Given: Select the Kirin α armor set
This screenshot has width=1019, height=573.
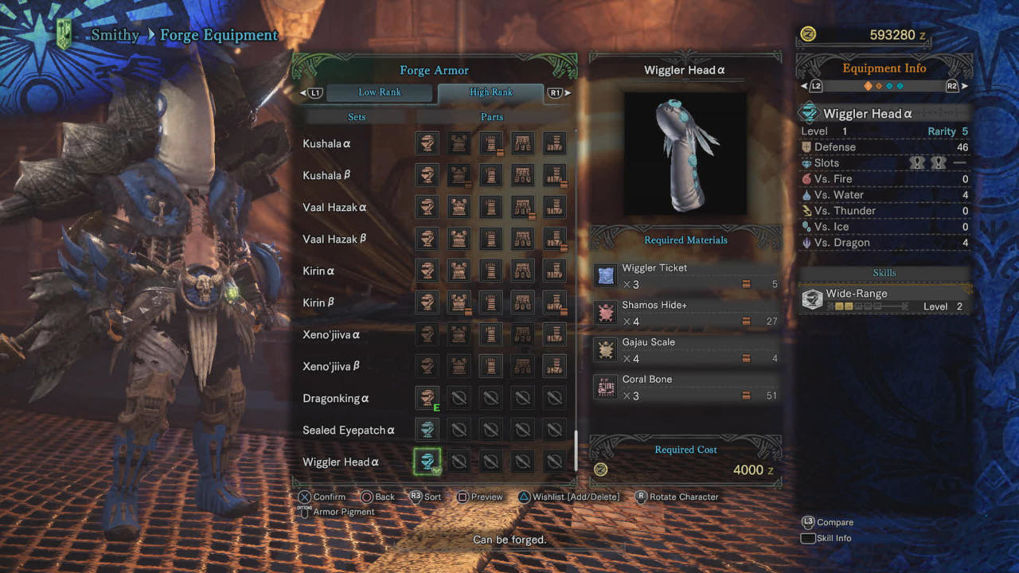Looking at the screenshot, I should point(319,271).
